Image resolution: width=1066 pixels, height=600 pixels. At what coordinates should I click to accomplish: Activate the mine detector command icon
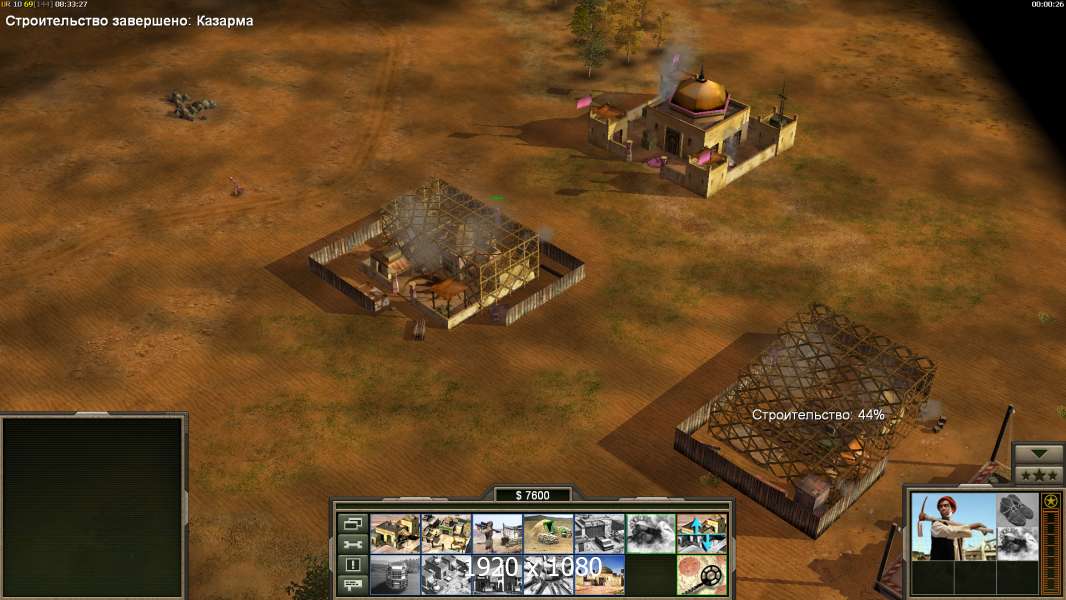pyautogui.click(x=701, y=574)
